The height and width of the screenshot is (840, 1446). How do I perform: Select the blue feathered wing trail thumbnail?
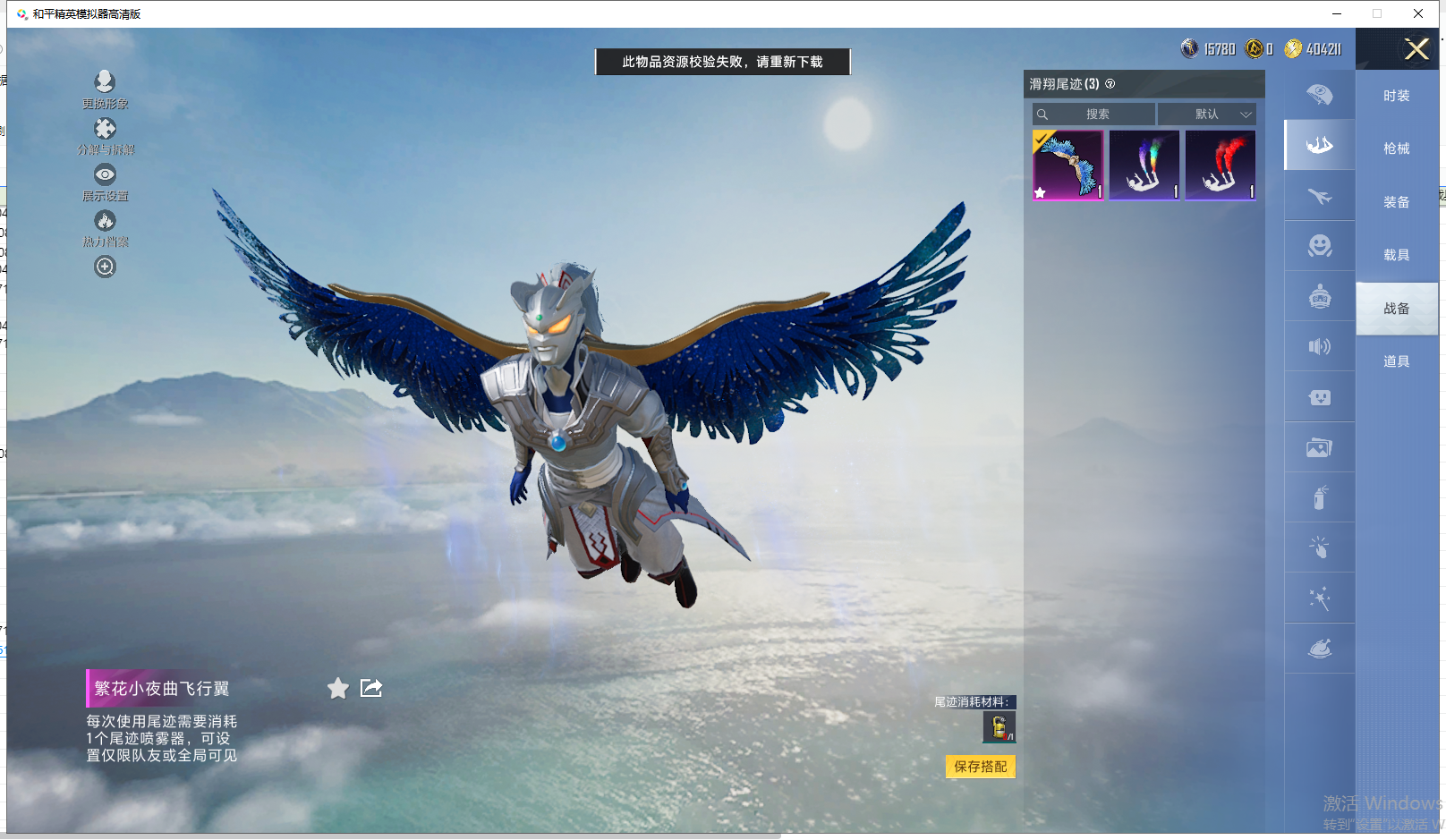click(1067, 165)
